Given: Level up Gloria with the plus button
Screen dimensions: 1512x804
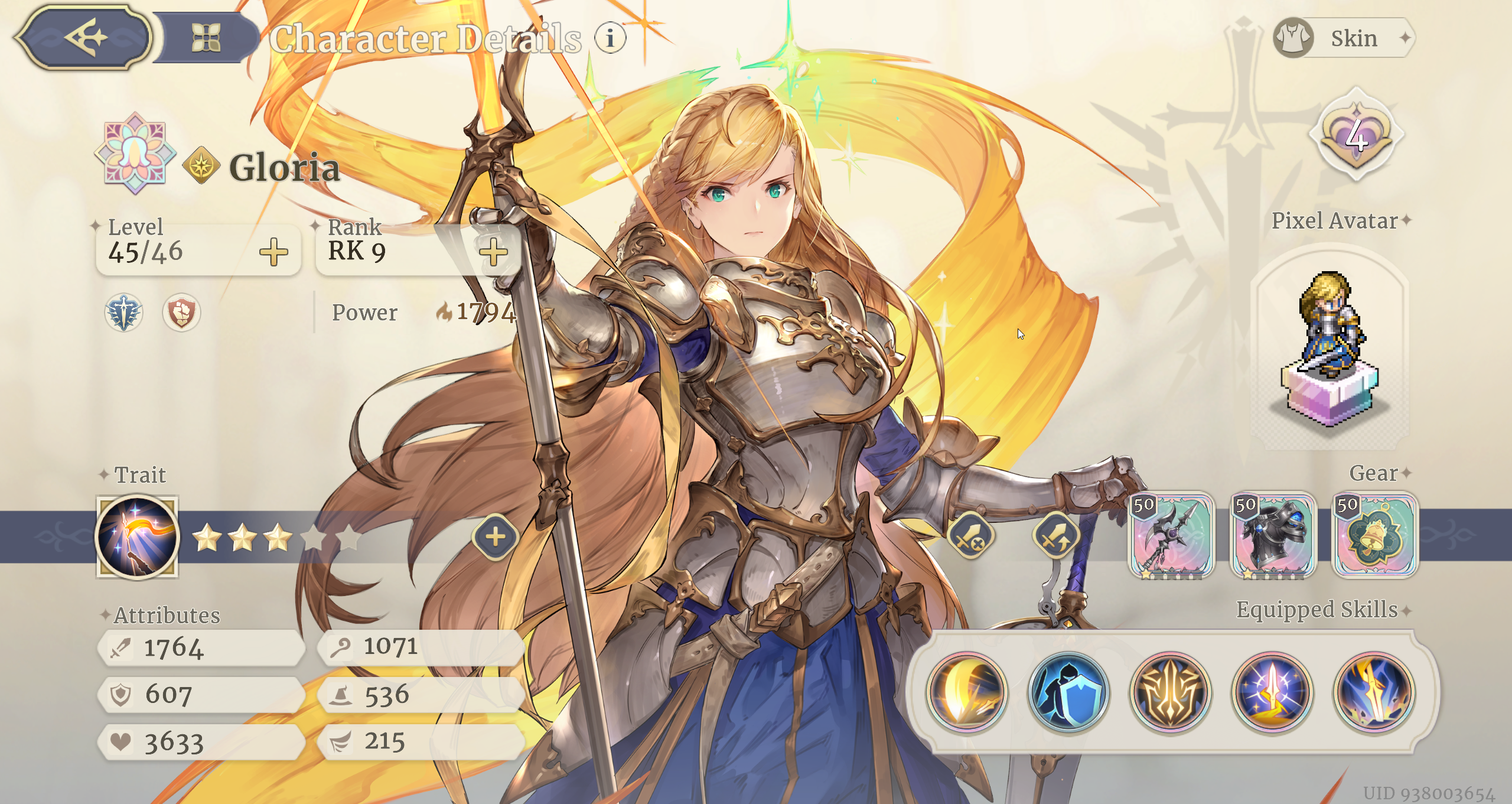Looking at the screenshot, I should tap(273, 252).
